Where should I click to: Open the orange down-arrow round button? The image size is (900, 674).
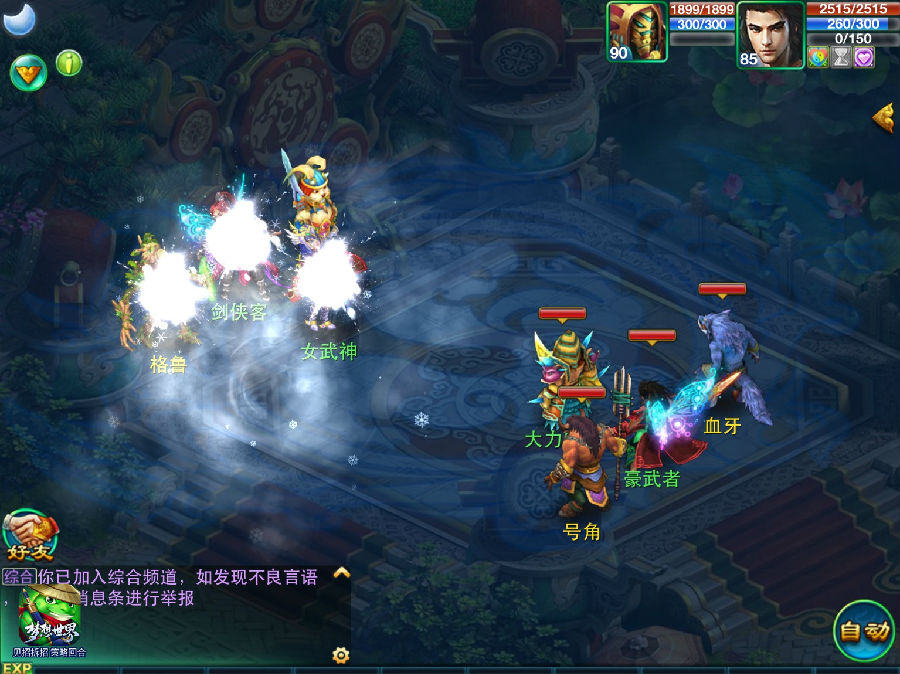(28, 71)
